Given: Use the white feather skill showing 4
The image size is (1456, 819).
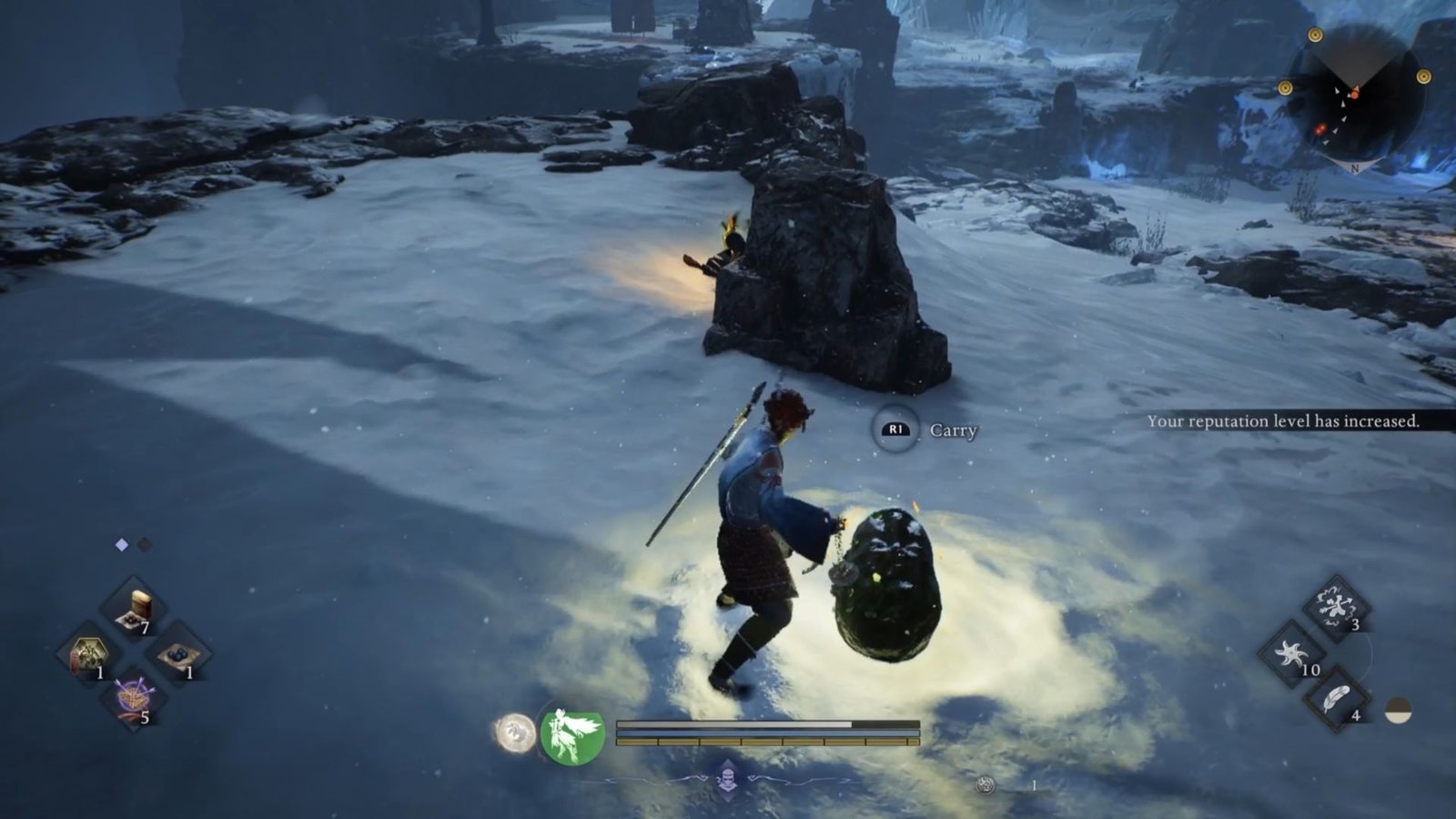Looking at the screenshot, I should 1336,697.
